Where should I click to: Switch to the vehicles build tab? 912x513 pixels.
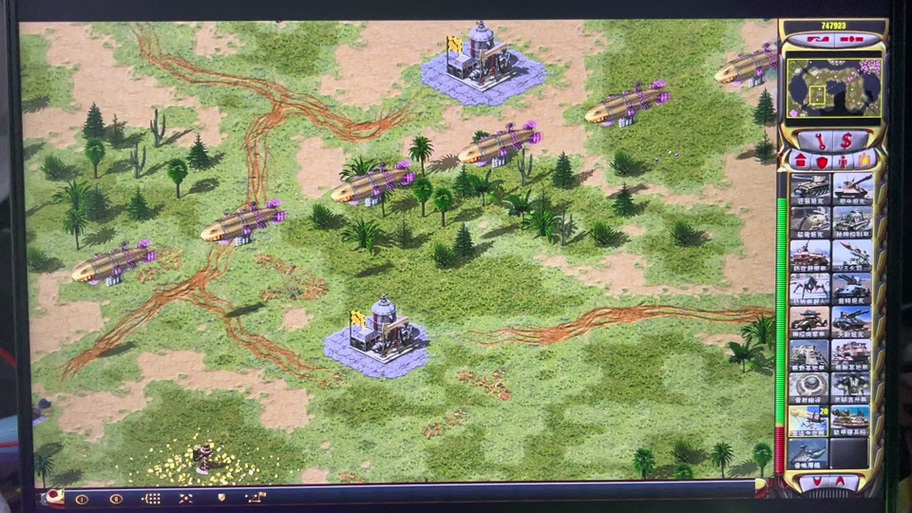tap(866, 161)
